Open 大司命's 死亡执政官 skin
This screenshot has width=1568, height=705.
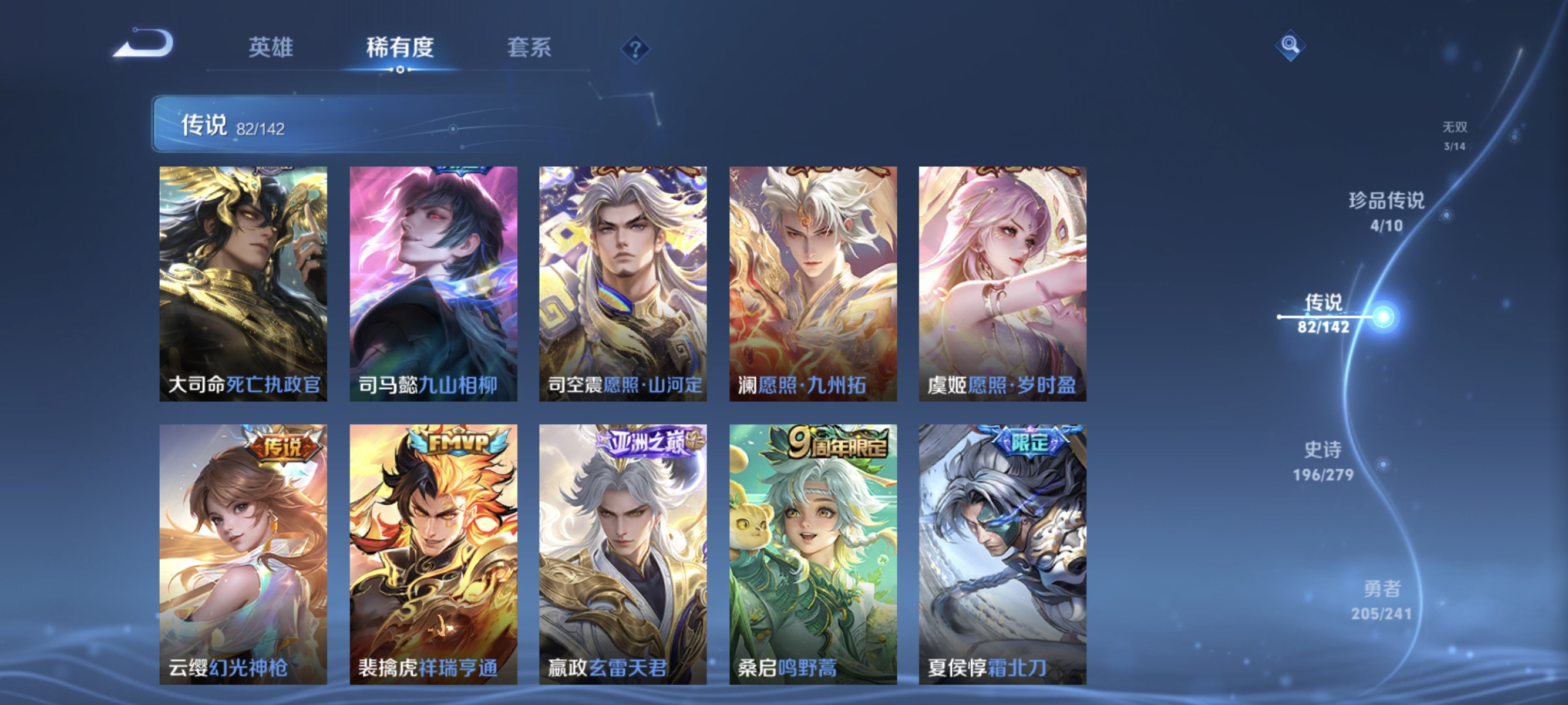coord(243,283)
